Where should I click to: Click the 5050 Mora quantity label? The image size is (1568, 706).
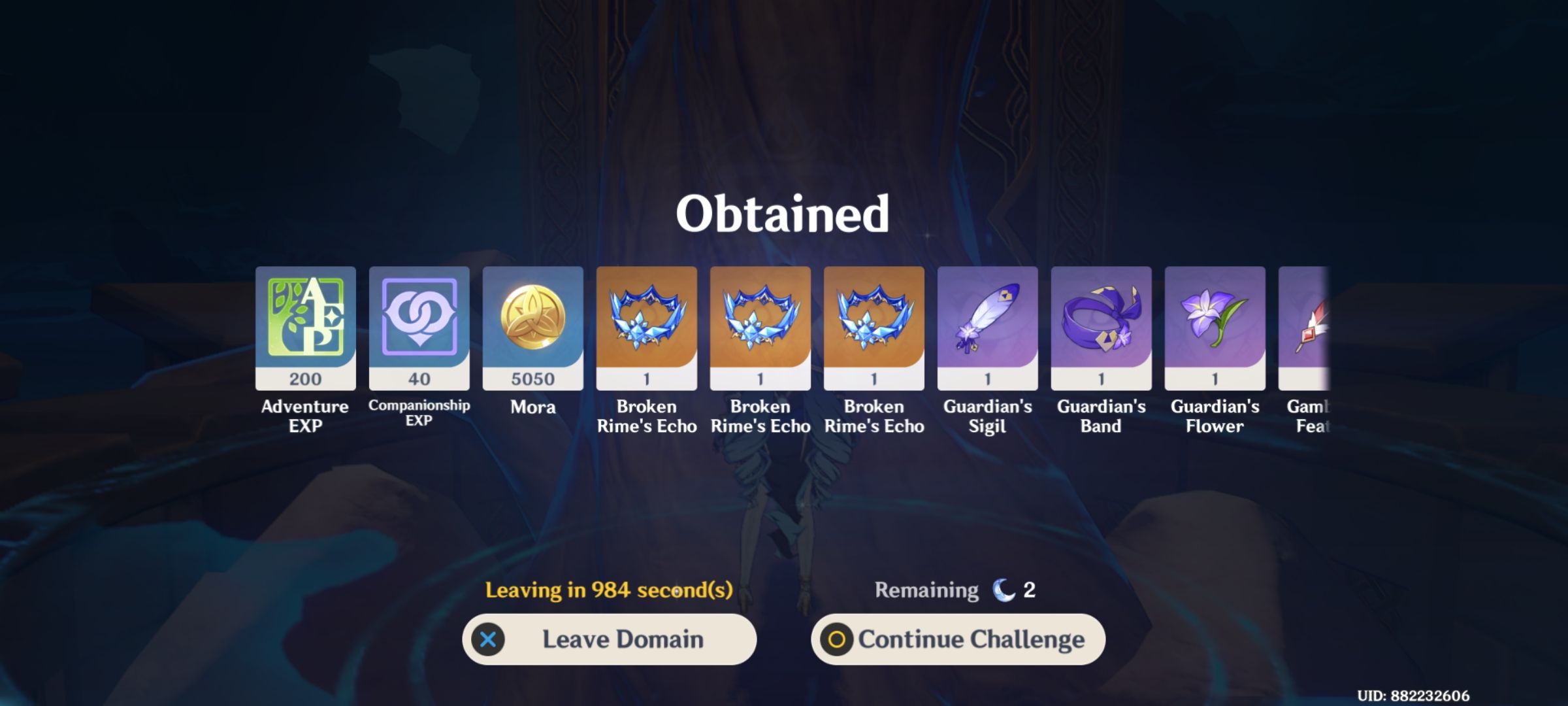[x=532, y=378]
